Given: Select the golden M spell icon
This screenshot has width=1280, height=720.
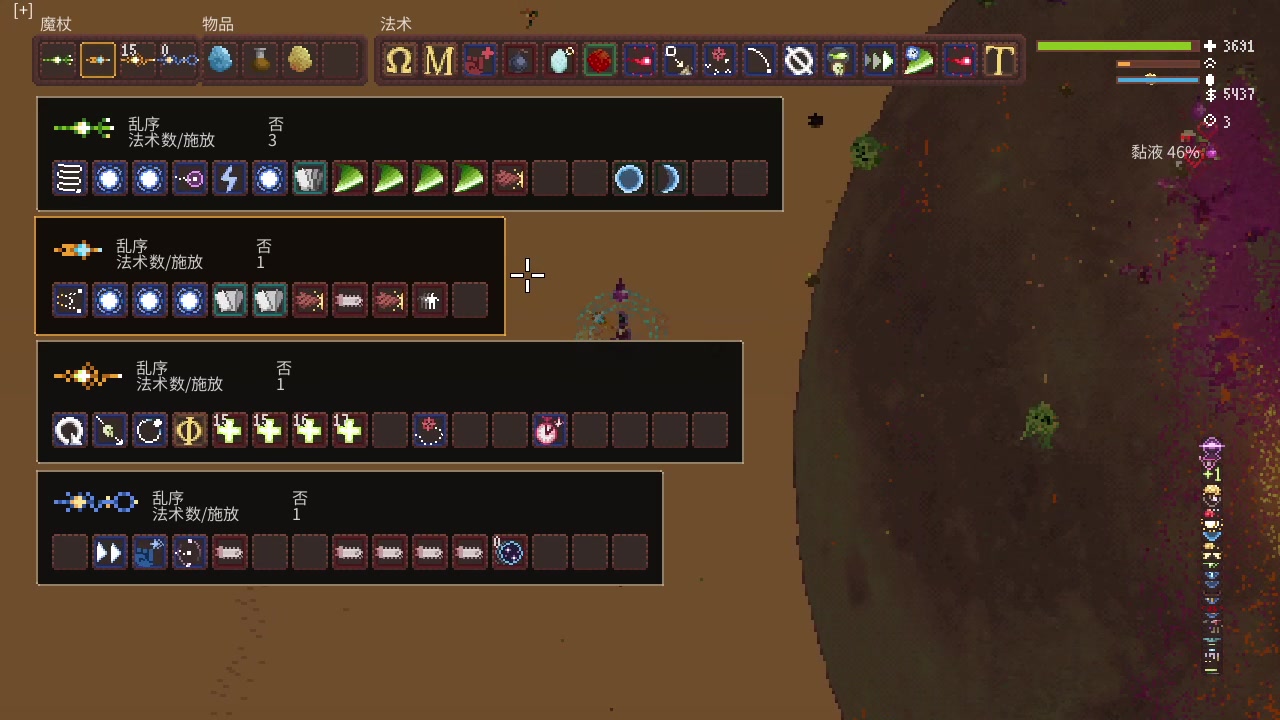Looking at the screenshot, I should (x=439, y=61).
